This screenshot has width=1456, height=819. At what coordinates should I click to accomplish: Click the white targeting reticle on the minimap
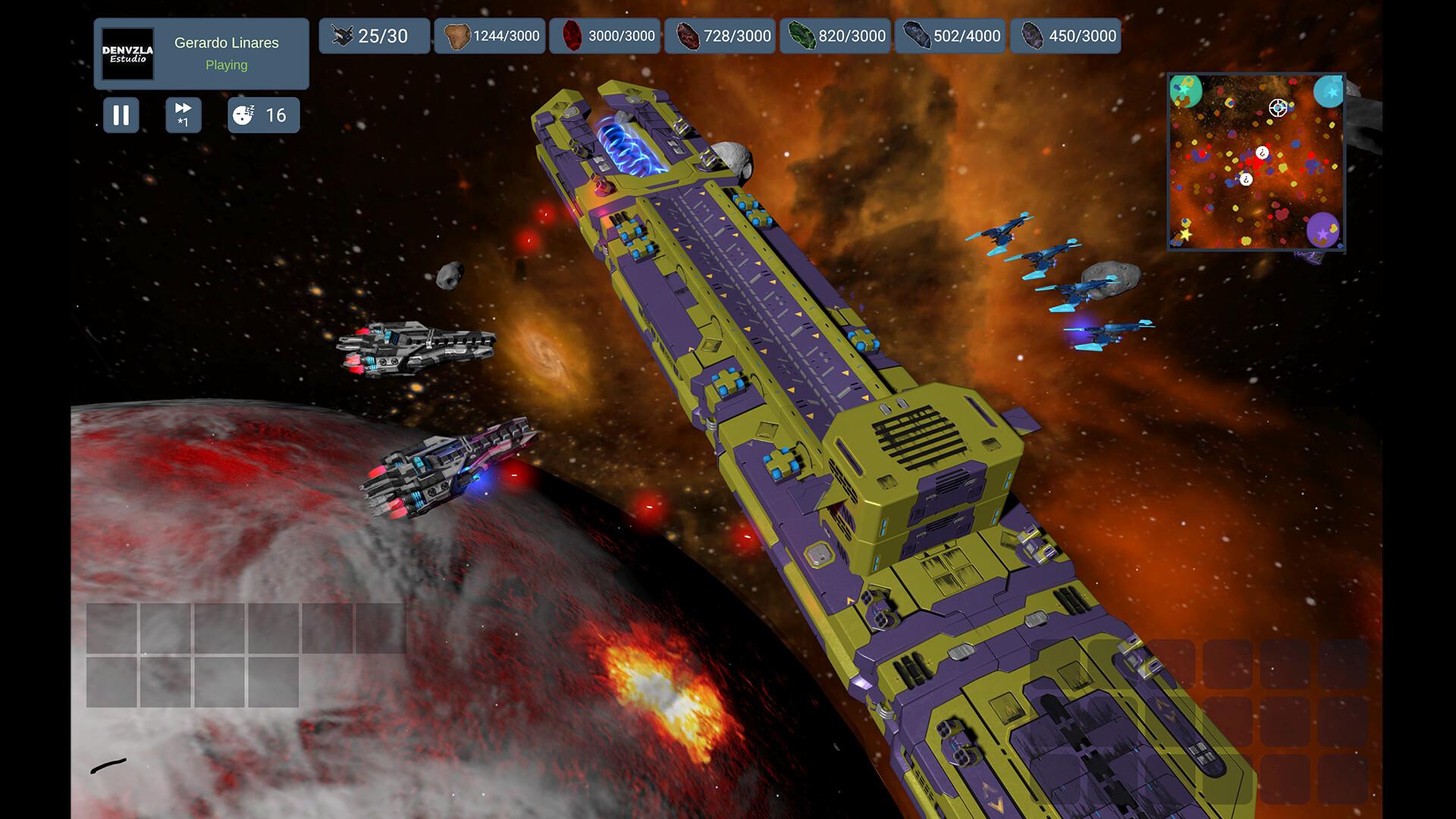[x=1277, y=108]
